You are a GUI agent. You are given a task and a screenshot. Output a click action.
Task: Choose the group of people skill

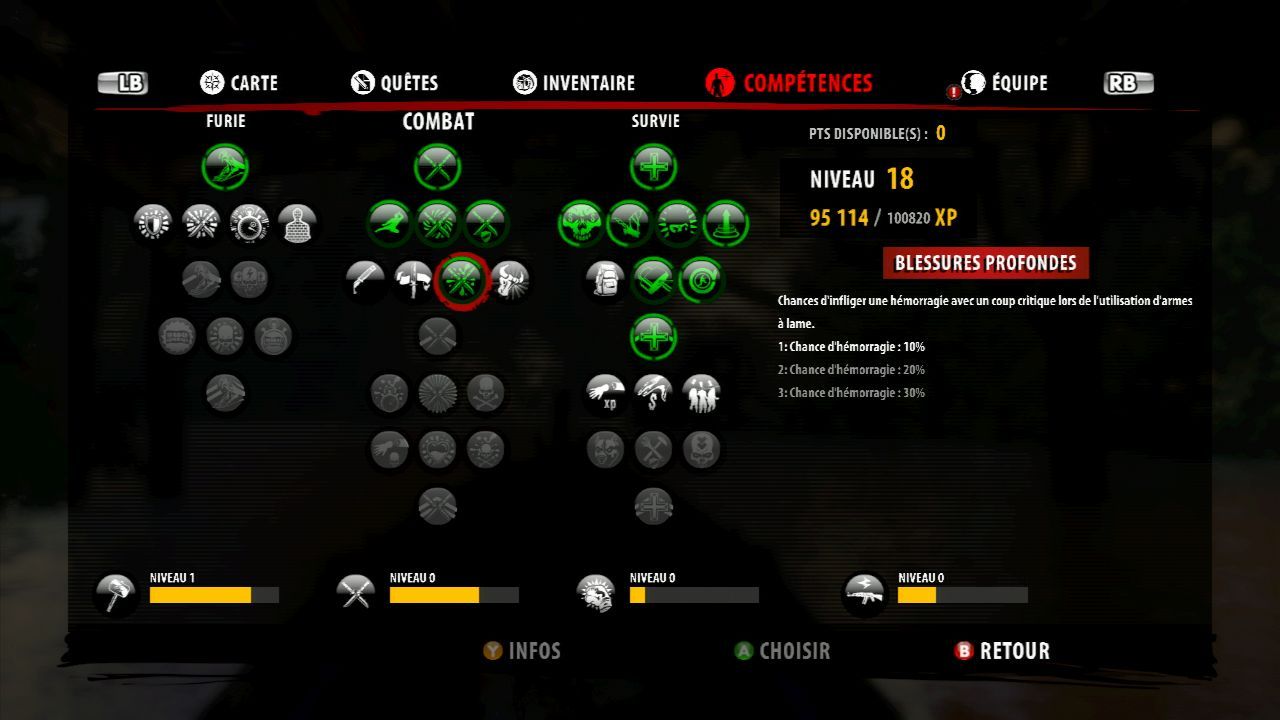(x=701, y=393)
